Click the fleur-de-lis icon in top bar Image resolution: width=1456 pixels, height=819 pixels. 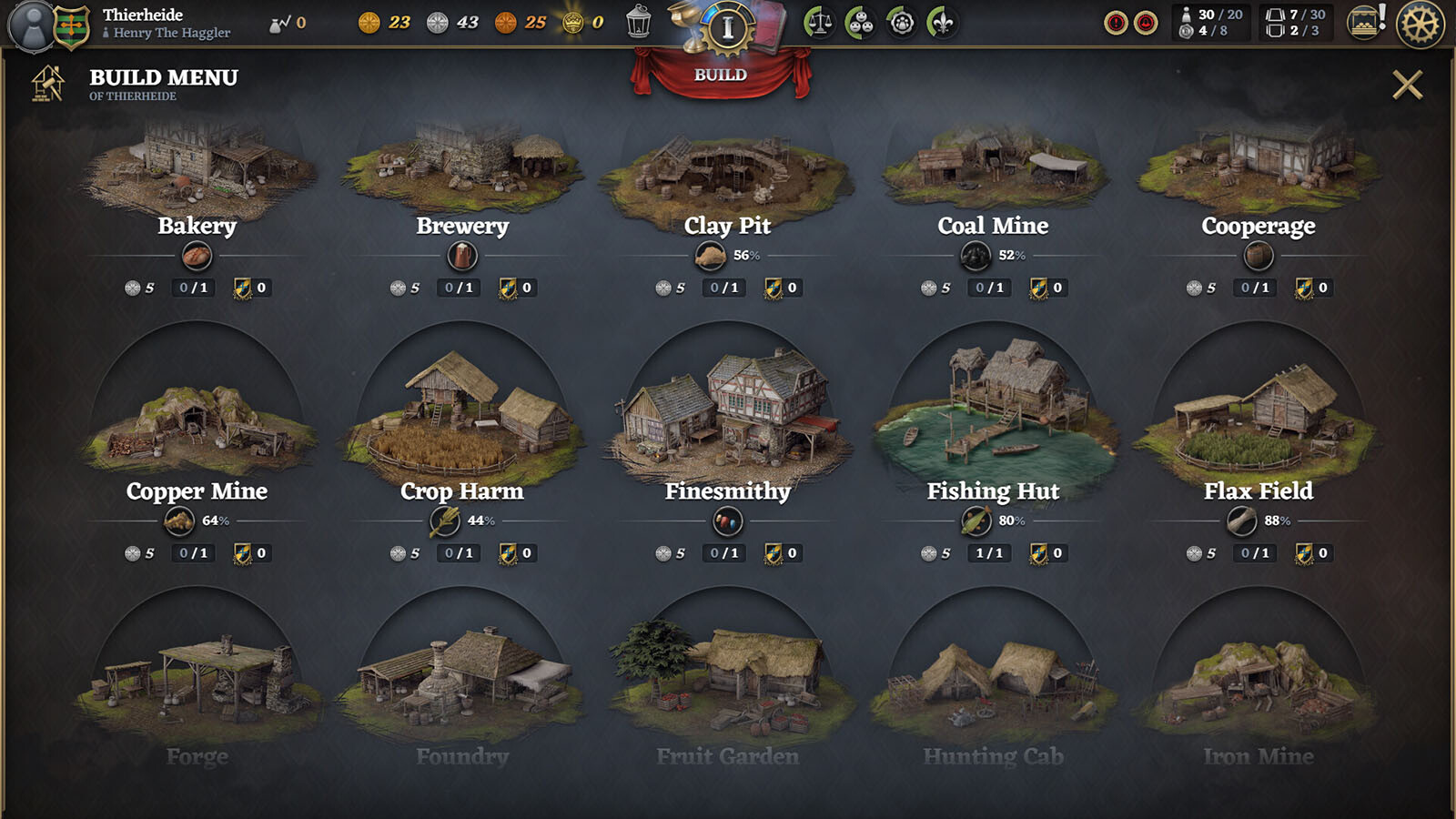(942, 23)
